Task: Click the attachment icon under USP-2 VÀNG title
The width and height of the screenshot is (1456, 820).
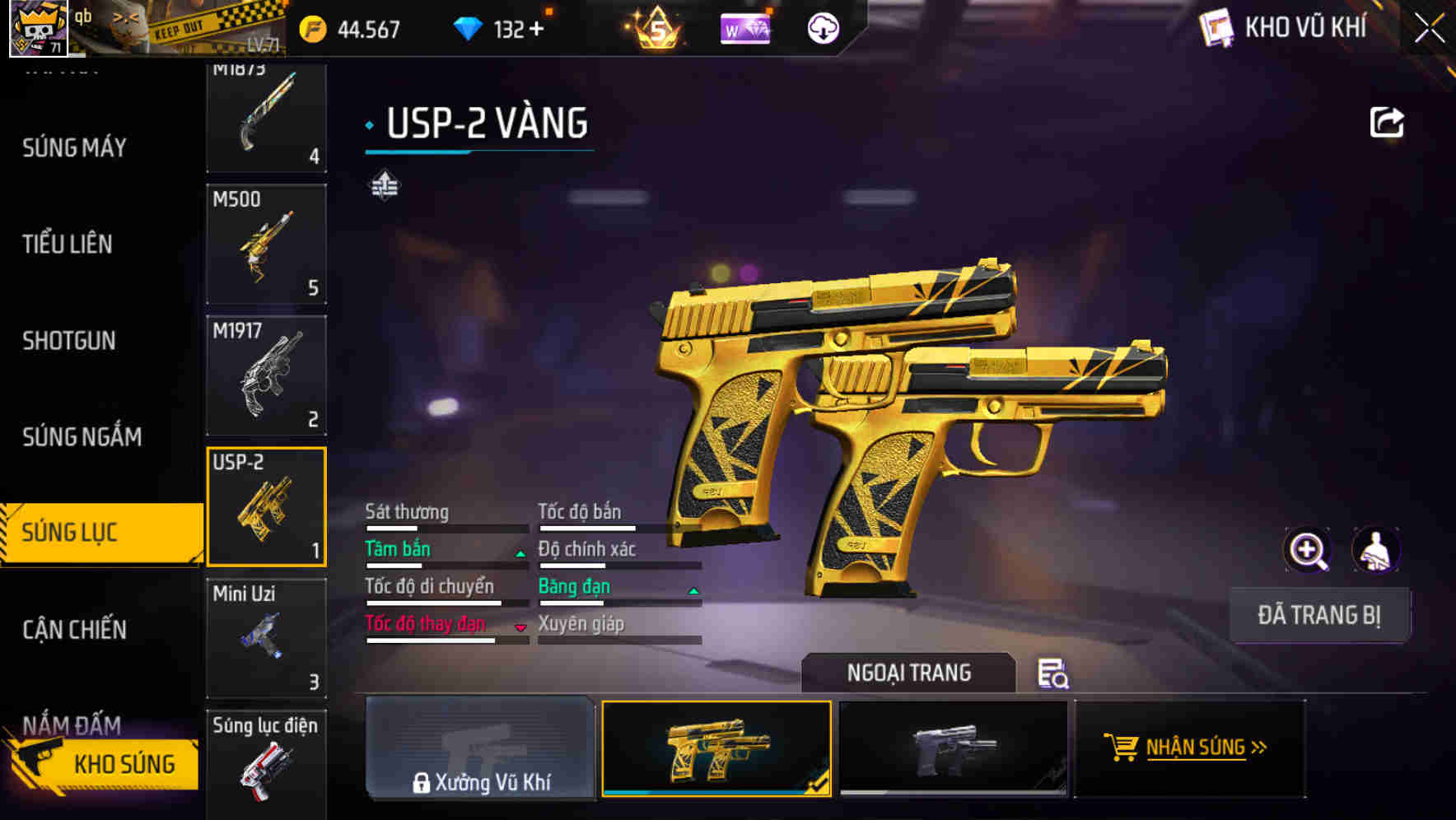Action: tap(385, 186)
